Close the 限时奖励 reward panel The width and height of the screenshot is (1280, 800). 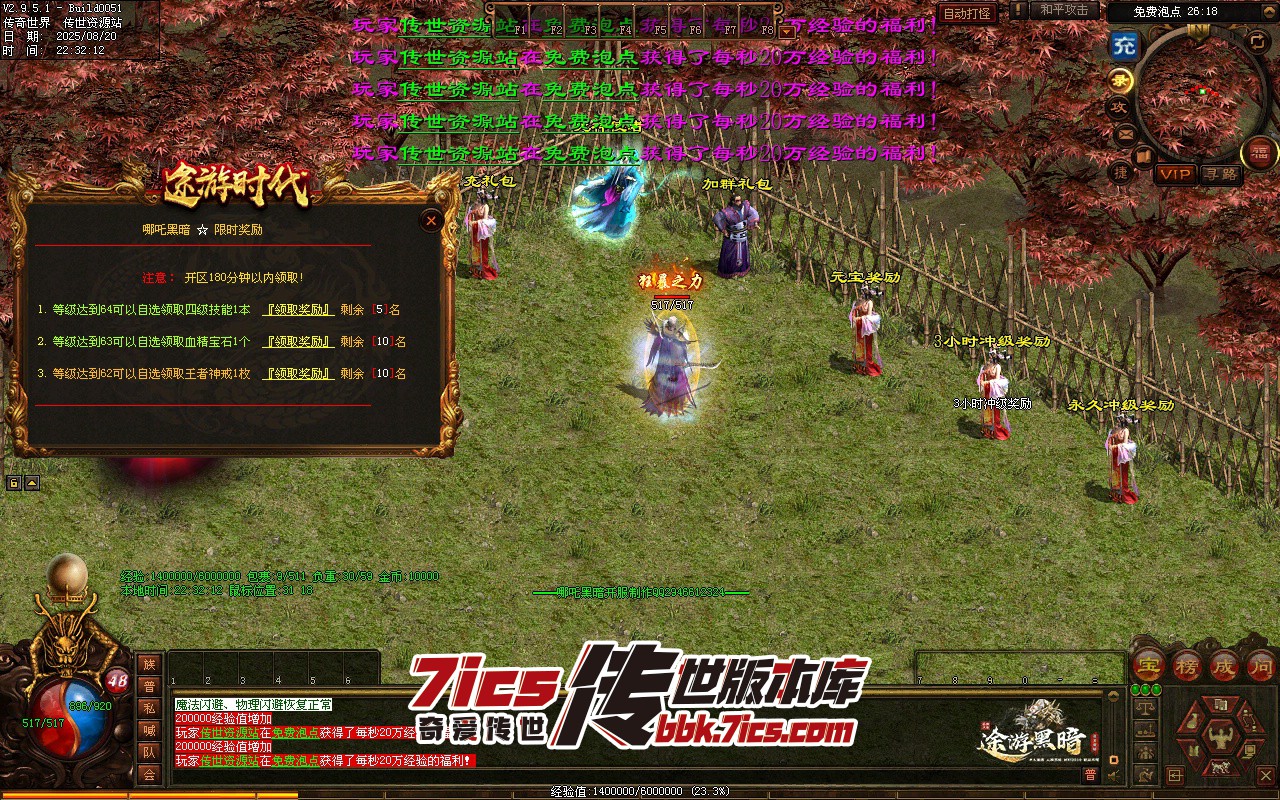[x=431, y=220]
